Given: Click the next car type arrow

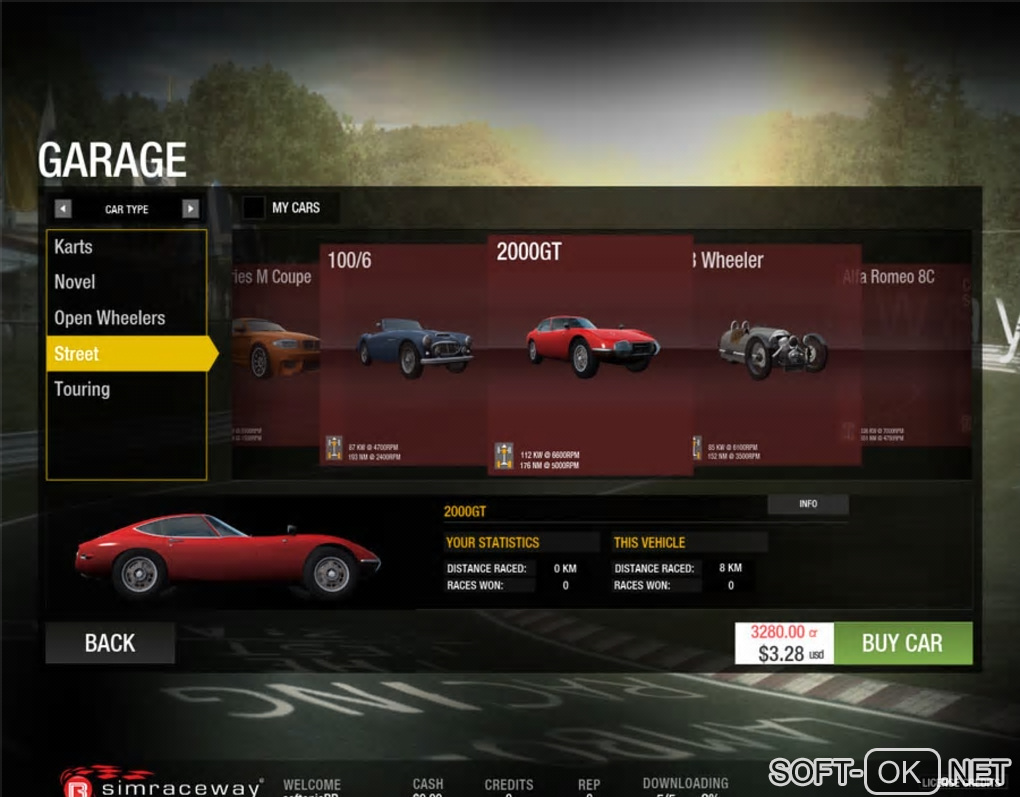Looking at the screenshot, I should (x=191, y=209).
